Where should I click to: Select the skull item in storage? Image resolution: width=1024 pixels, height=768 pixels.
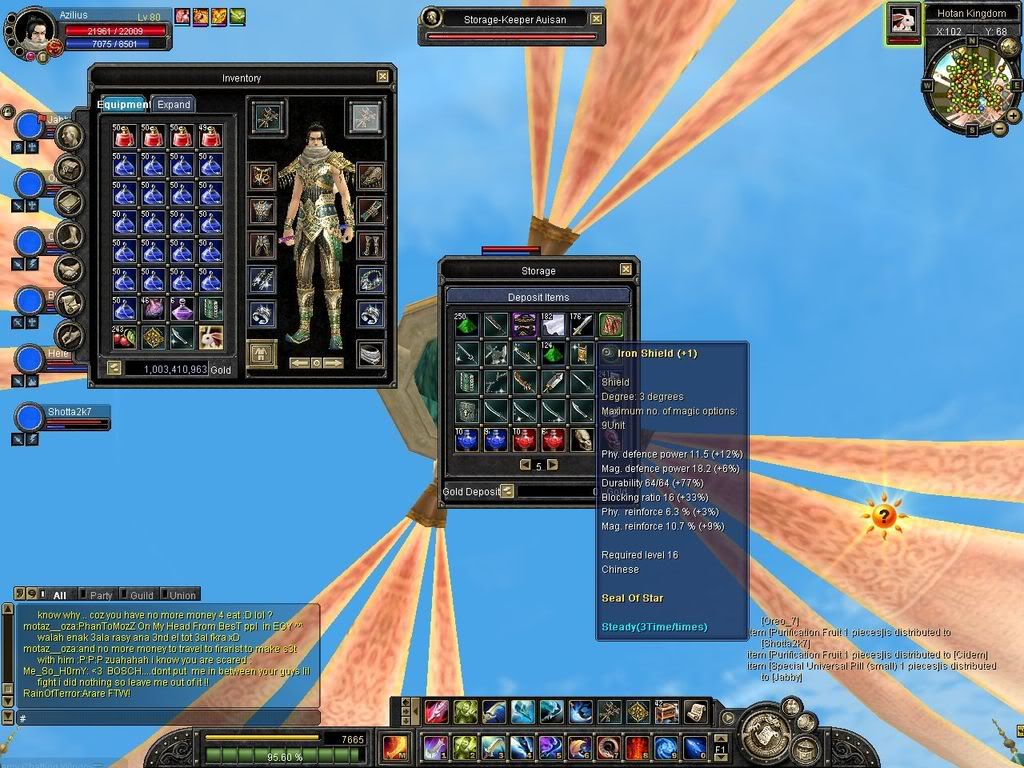click(x=583, y=439)
